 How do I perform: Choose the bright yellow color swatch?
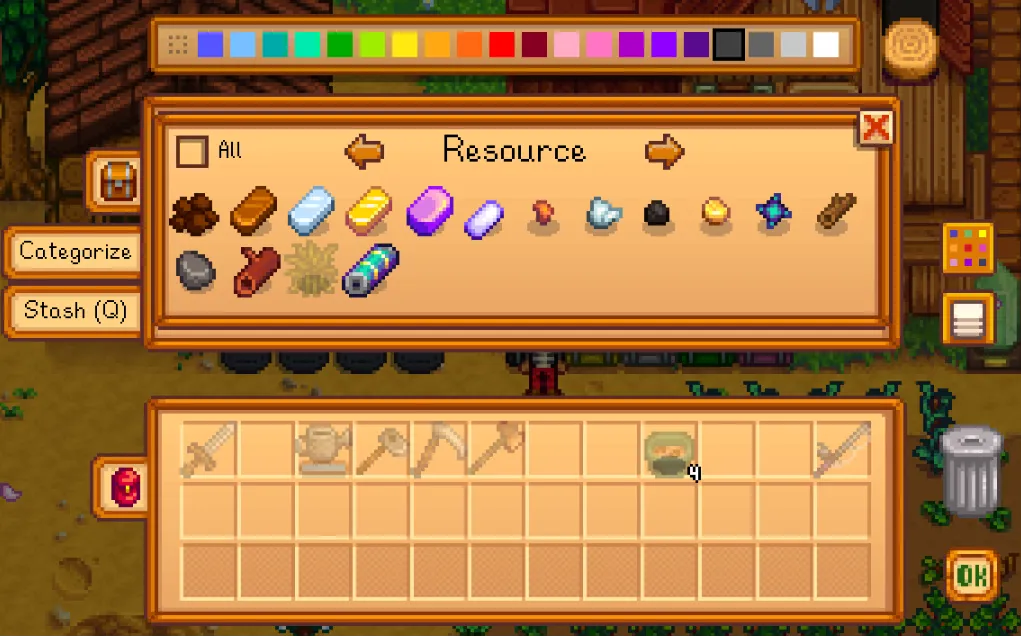(x=405, y=45)
